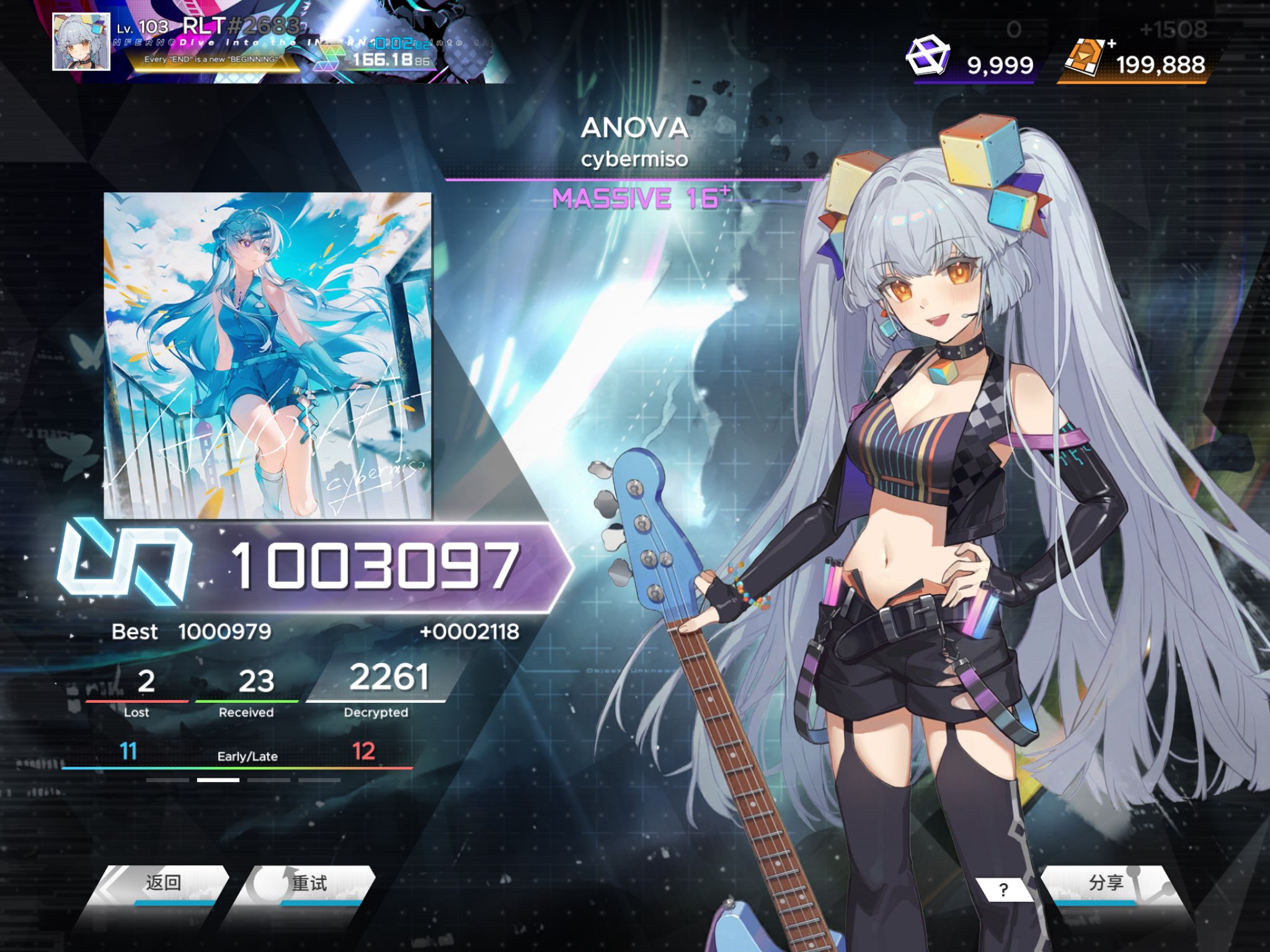1270x952 pixels.
Task: Add more orange ticket currency
Action: point(1111,43)
